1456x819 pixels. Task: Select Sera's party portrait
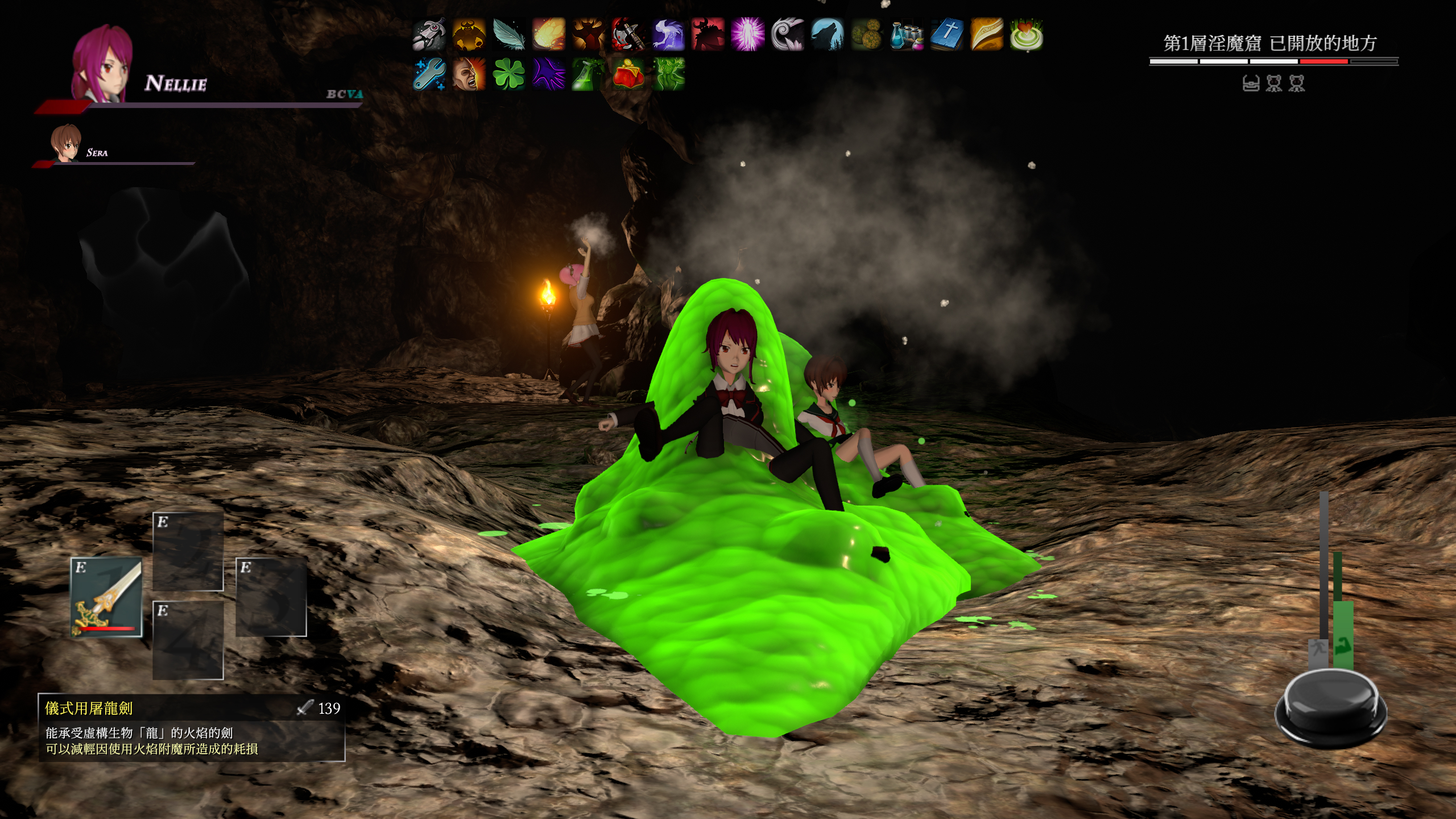[65, 143]
